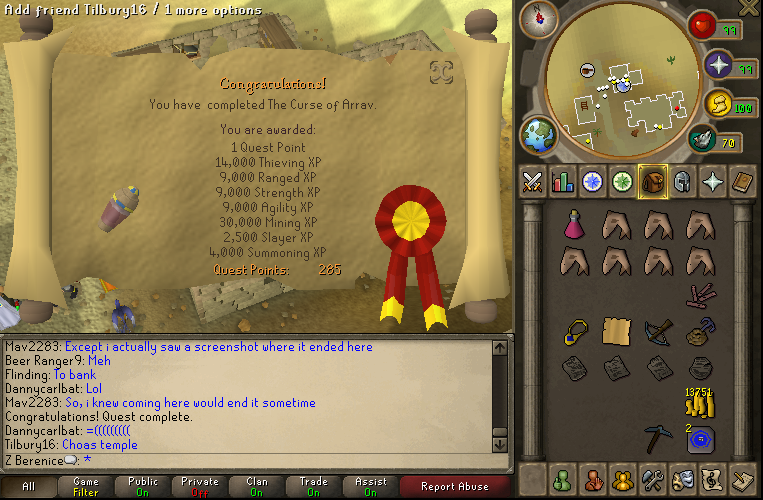This screenshot has width=763, height=500.
Task: Toggle the Trade chat filter
Action: (313, 486)
